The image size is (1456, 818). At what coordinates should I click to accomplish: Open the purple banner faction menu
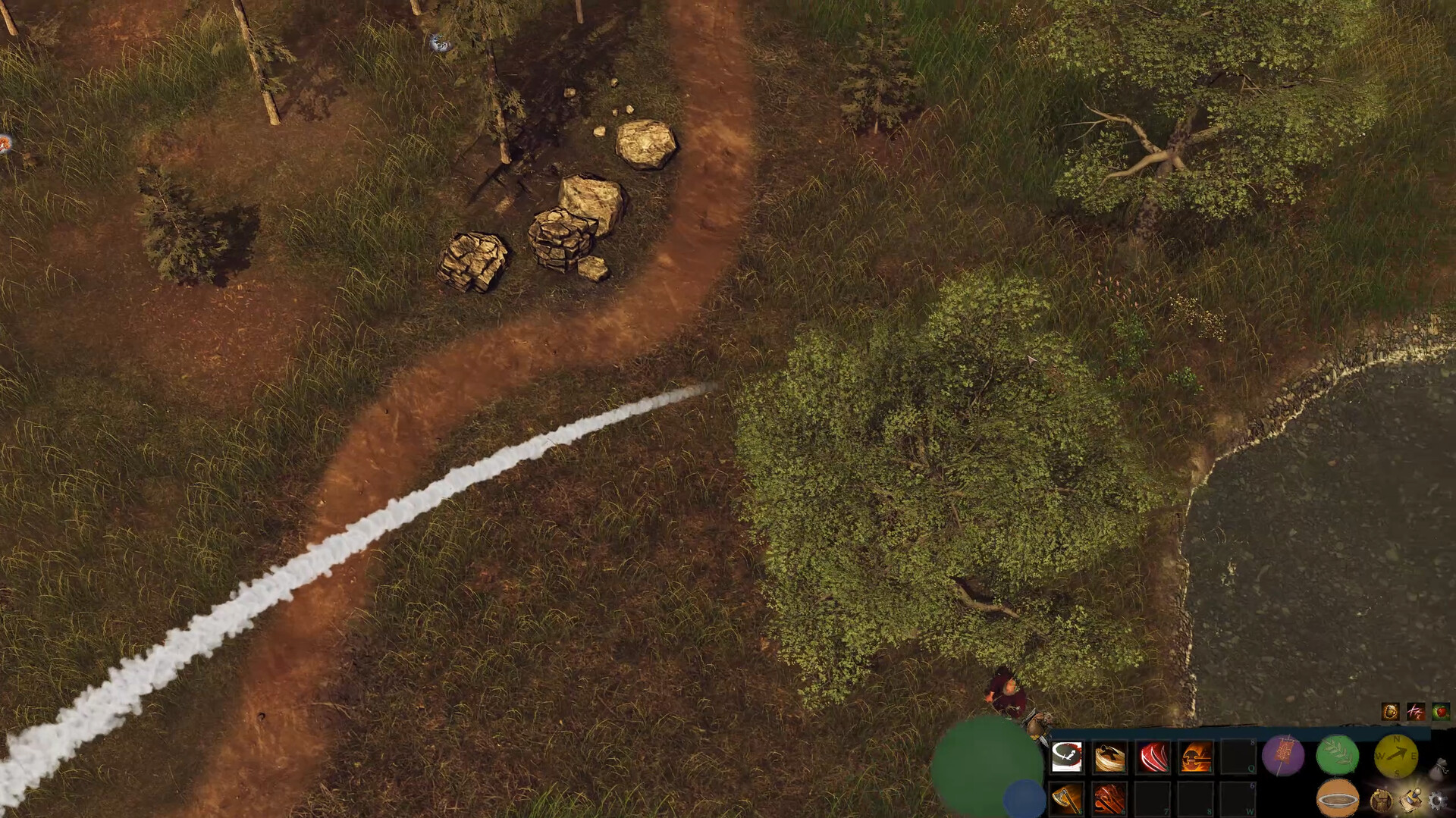tap(1283, 756)
